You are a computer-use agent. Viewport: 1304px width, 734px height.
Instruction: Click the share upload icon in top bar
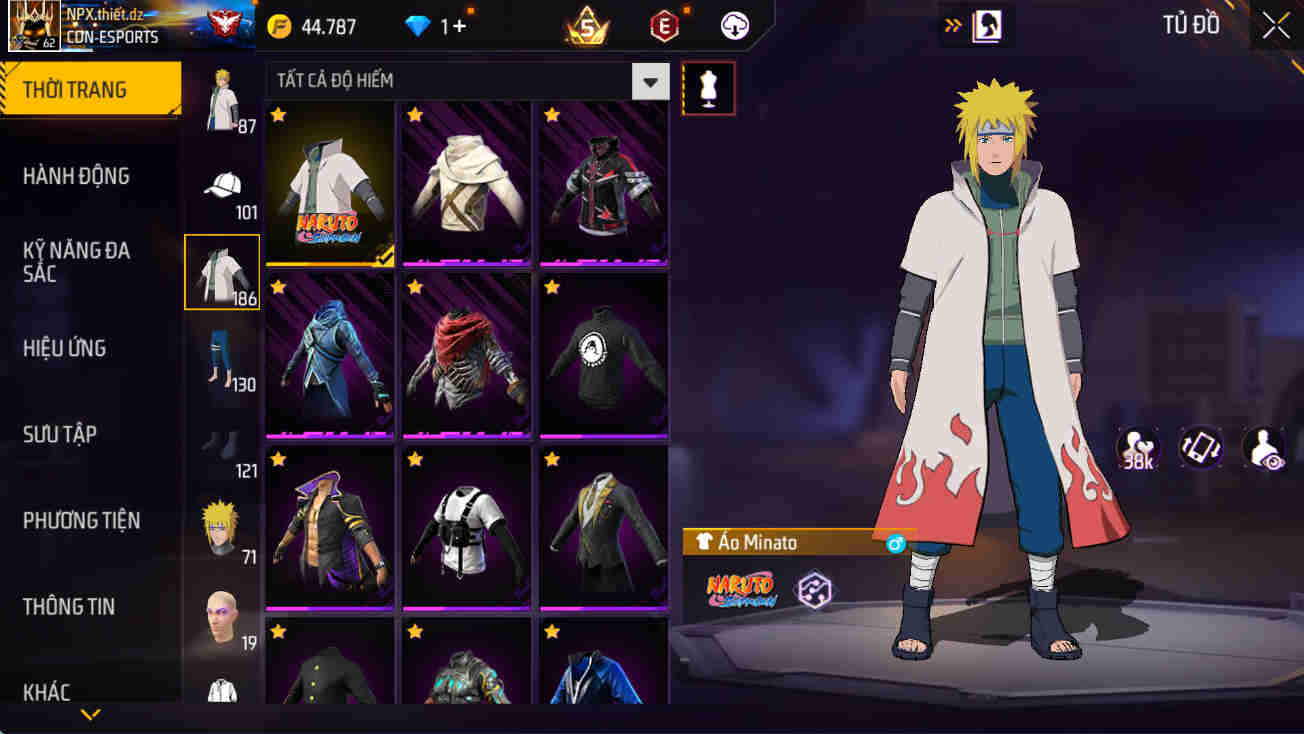[734, 25]
